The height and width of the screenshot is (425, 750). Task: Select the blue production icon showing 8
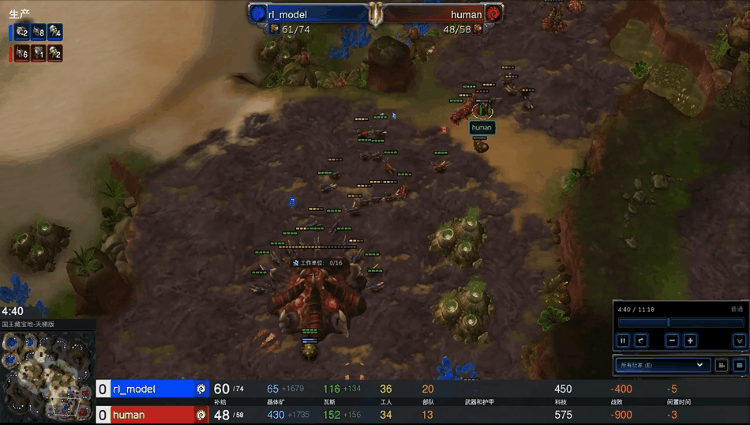pos(39,32)
